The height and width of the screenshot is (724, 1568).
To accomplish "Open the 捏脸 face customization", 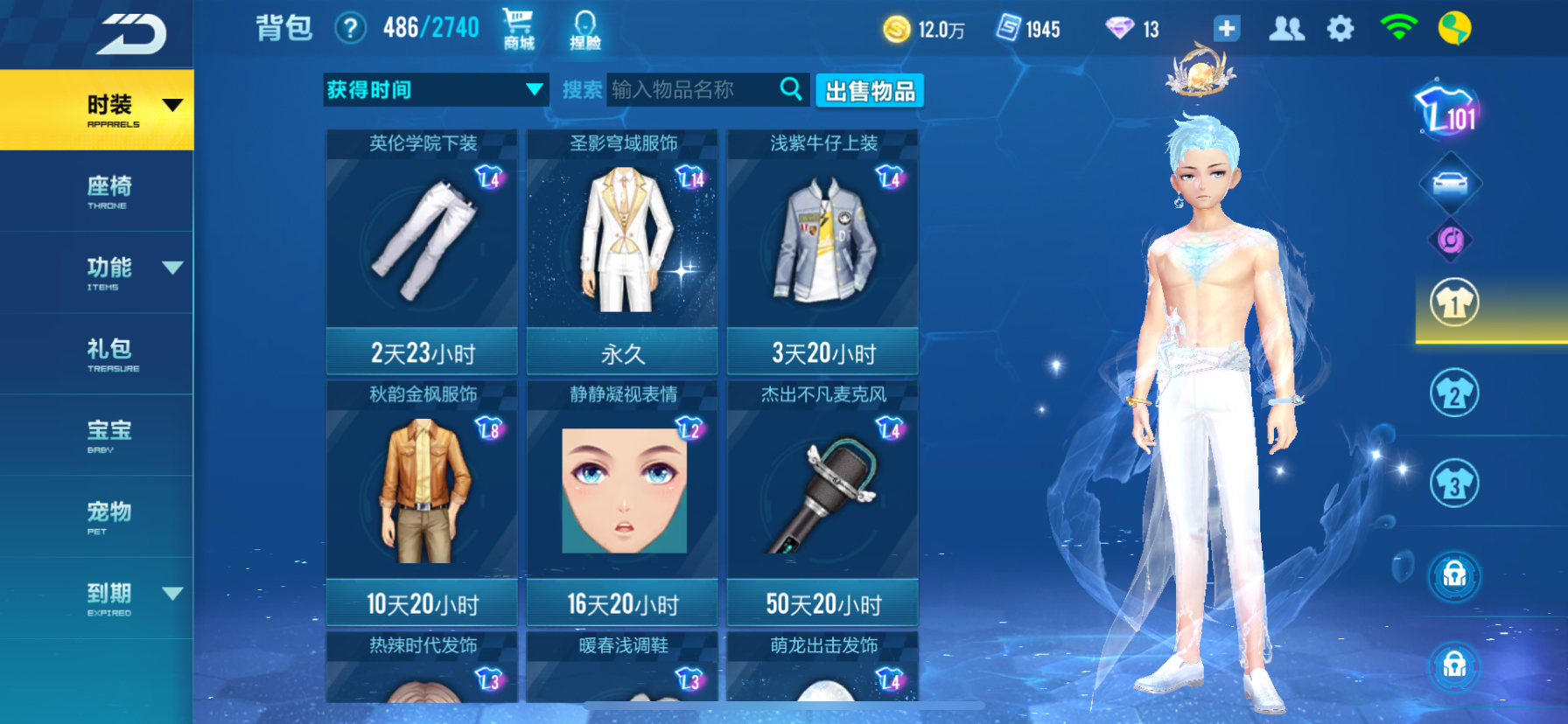I will click(584, 30).
